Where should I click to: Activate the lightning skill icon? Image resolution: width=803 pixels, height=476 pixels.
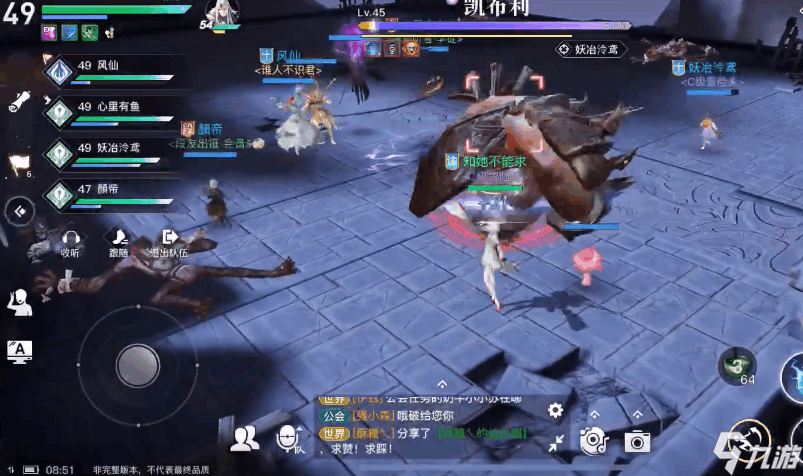click(x=793, y=377)
